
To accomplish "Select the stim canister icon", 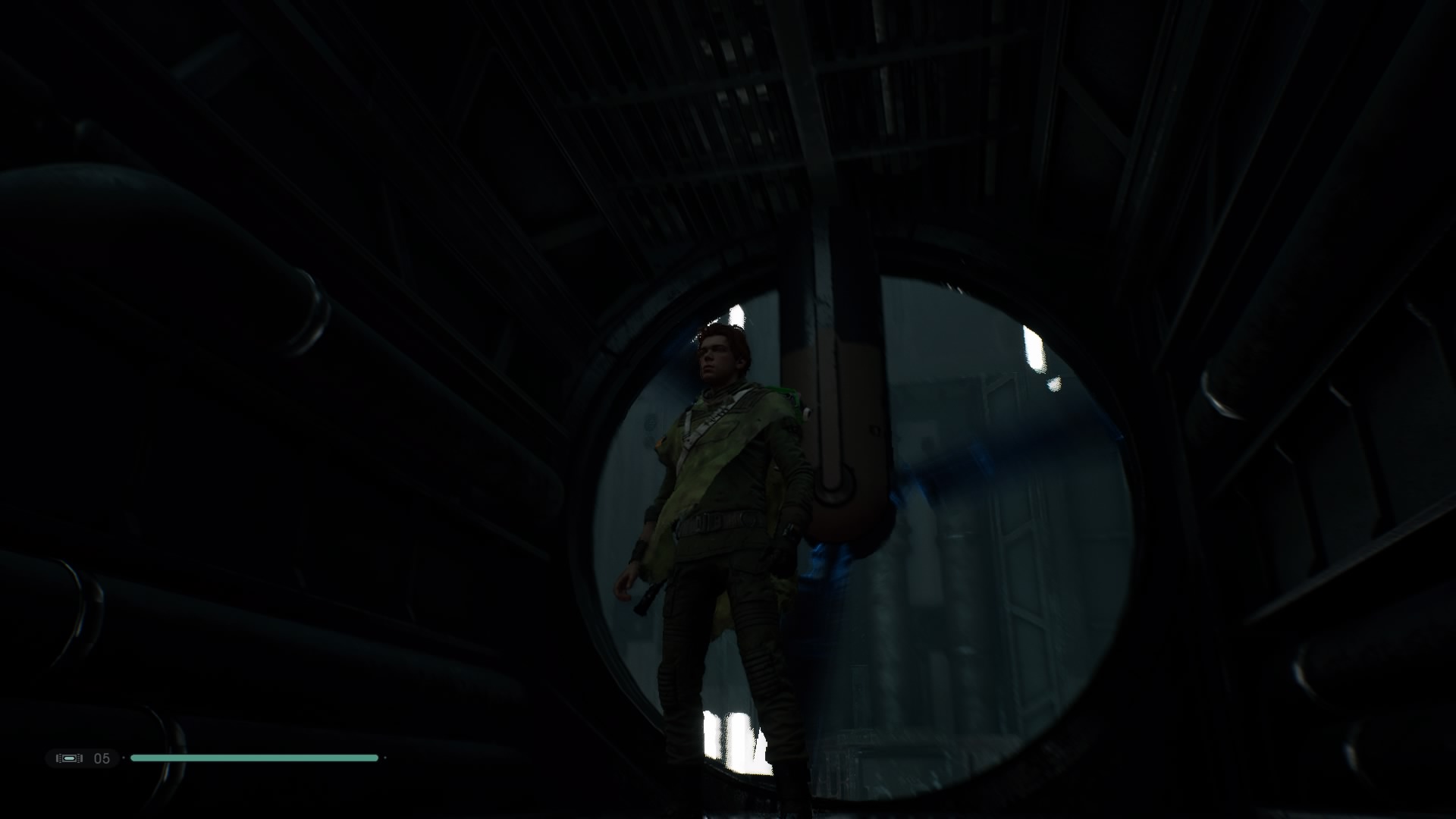I will [69, 758].
